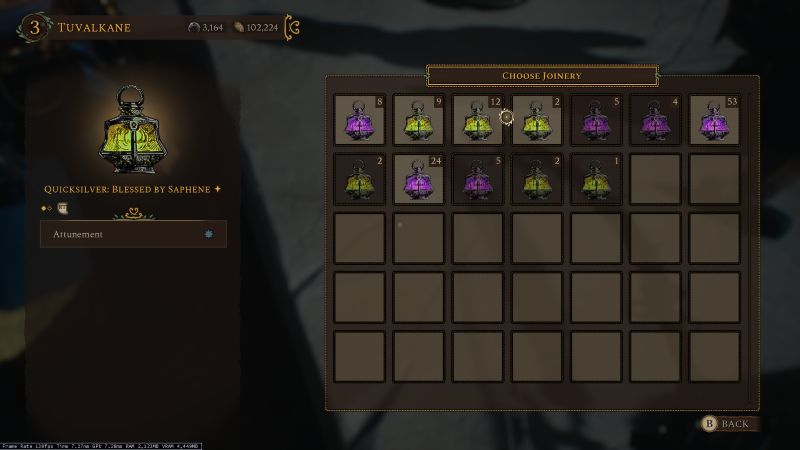
Task: Pick the yellow joinery lantern stacked at 12
Action: 477,120
